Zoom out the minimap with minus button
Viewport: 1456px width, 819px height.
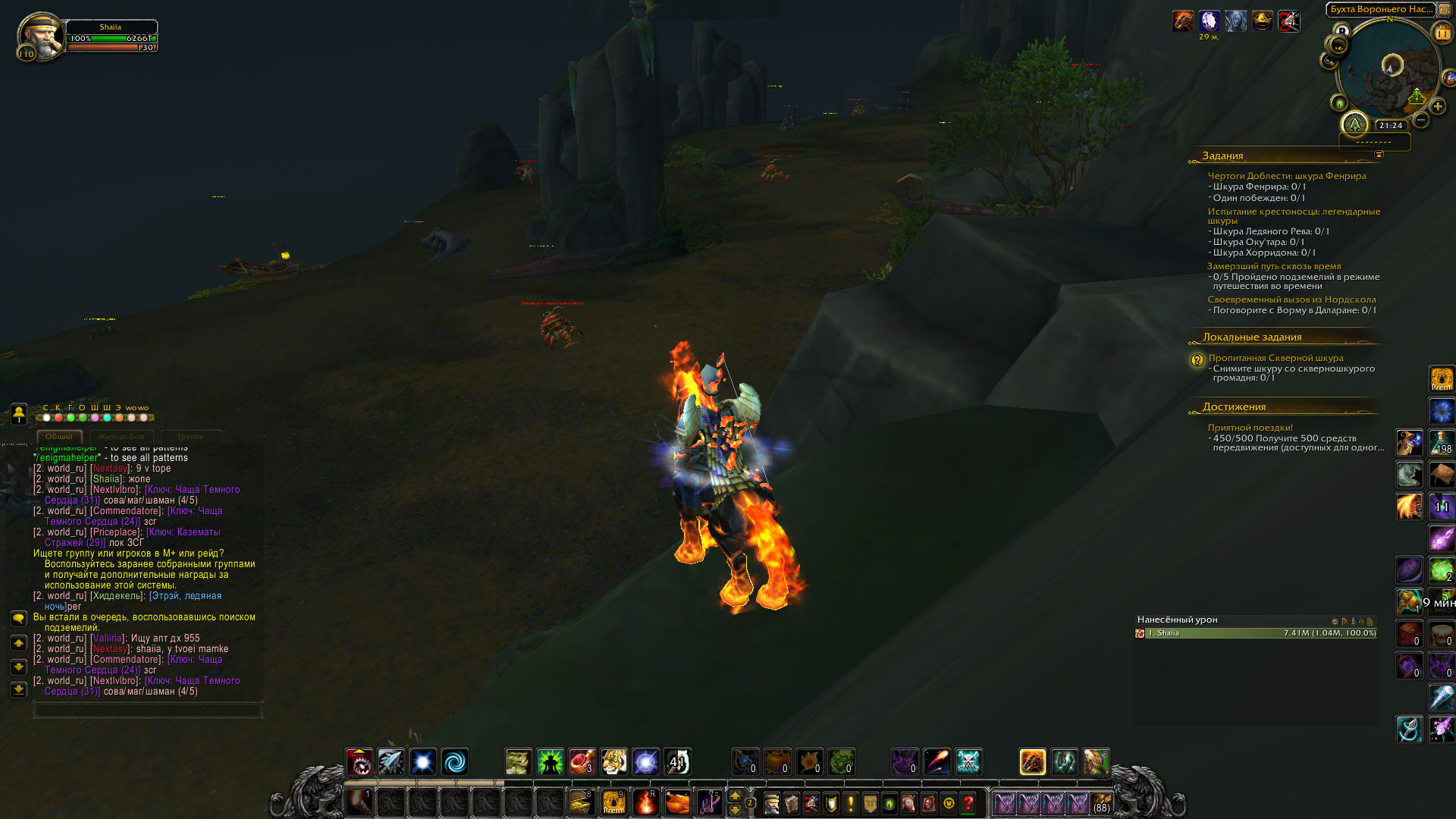click(1421, 120)
